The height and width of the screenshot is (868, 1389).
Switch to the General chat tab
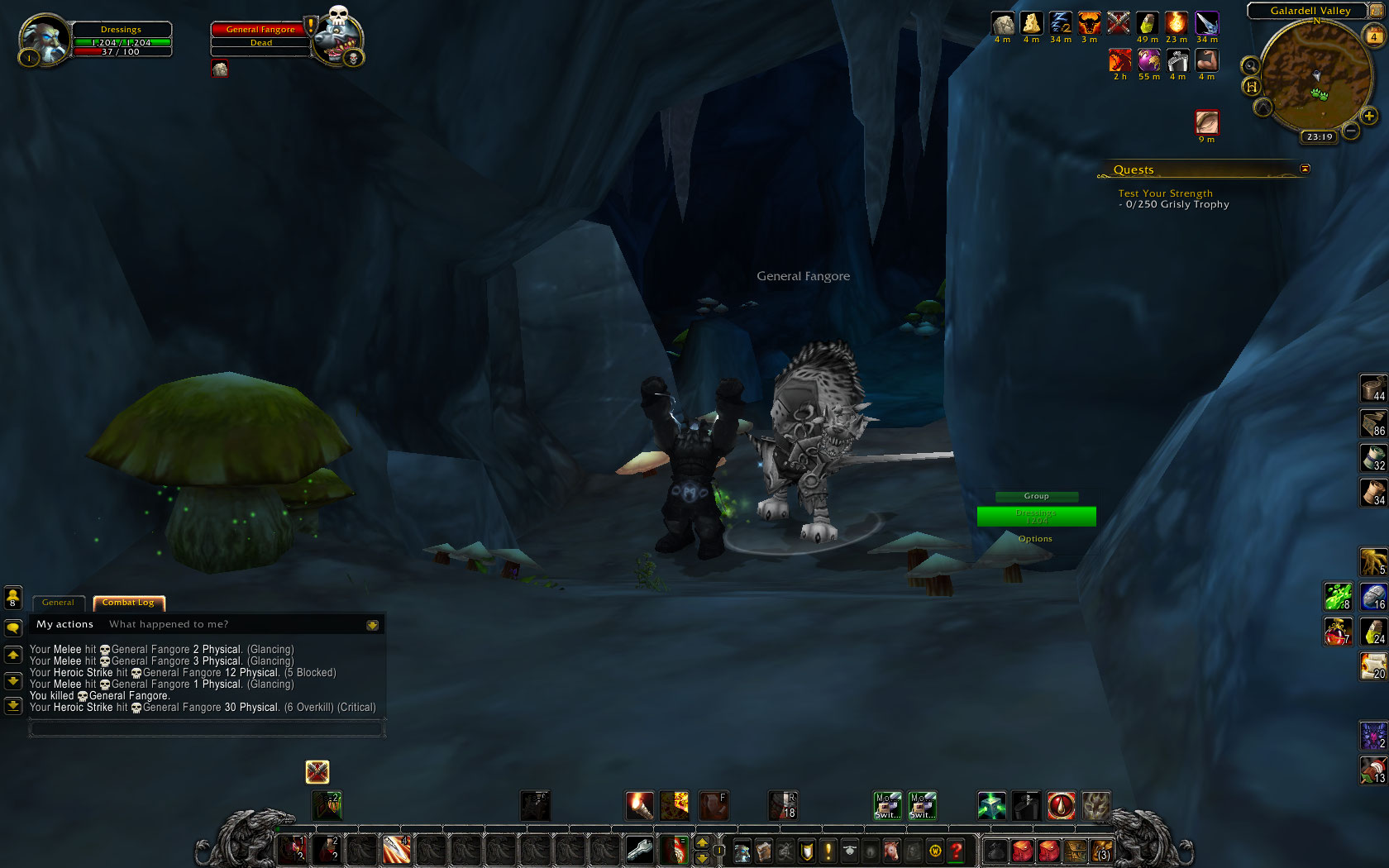(58, 603)
